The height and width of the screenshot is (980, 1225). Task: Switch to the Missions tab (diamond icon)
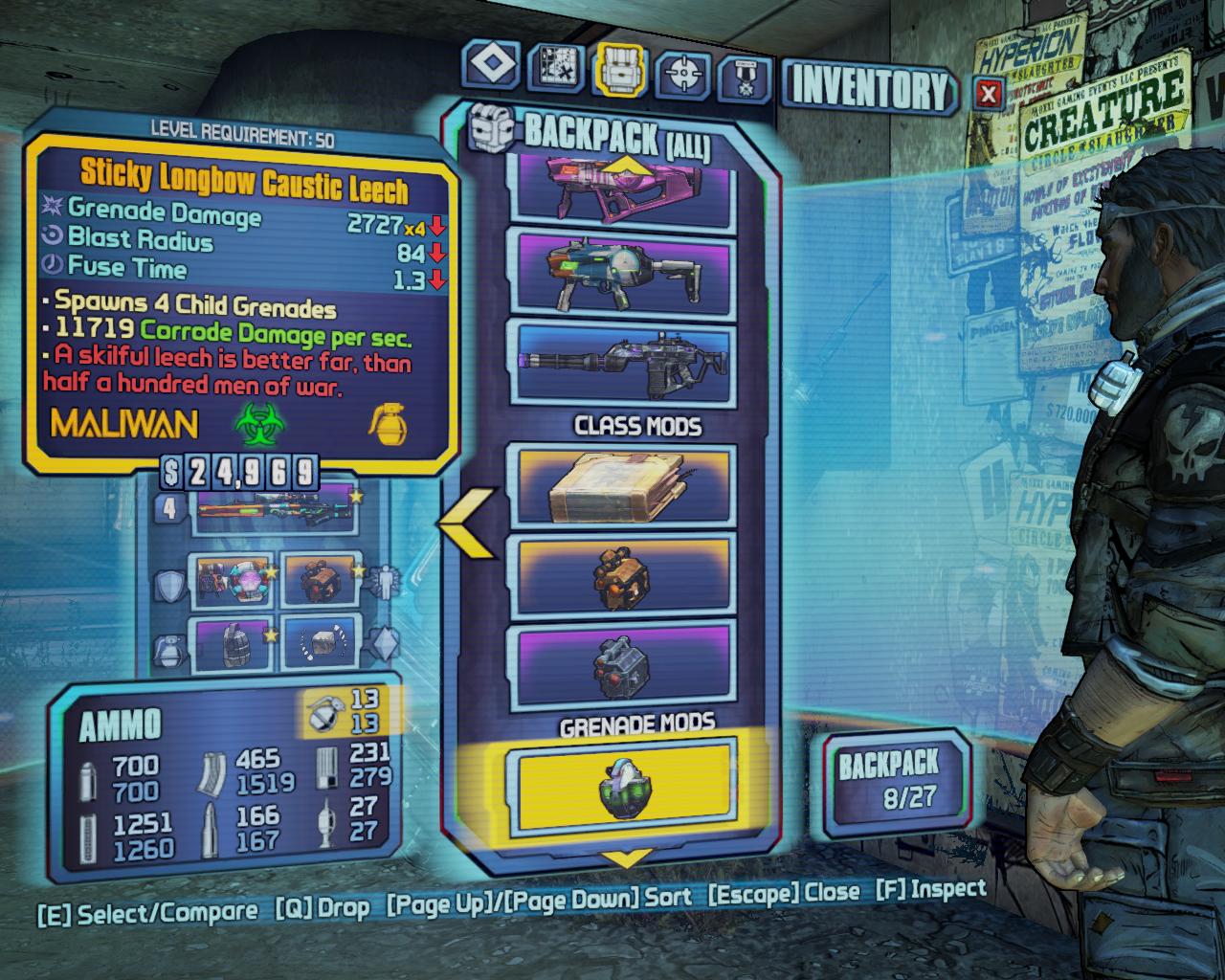click(493, 67)
